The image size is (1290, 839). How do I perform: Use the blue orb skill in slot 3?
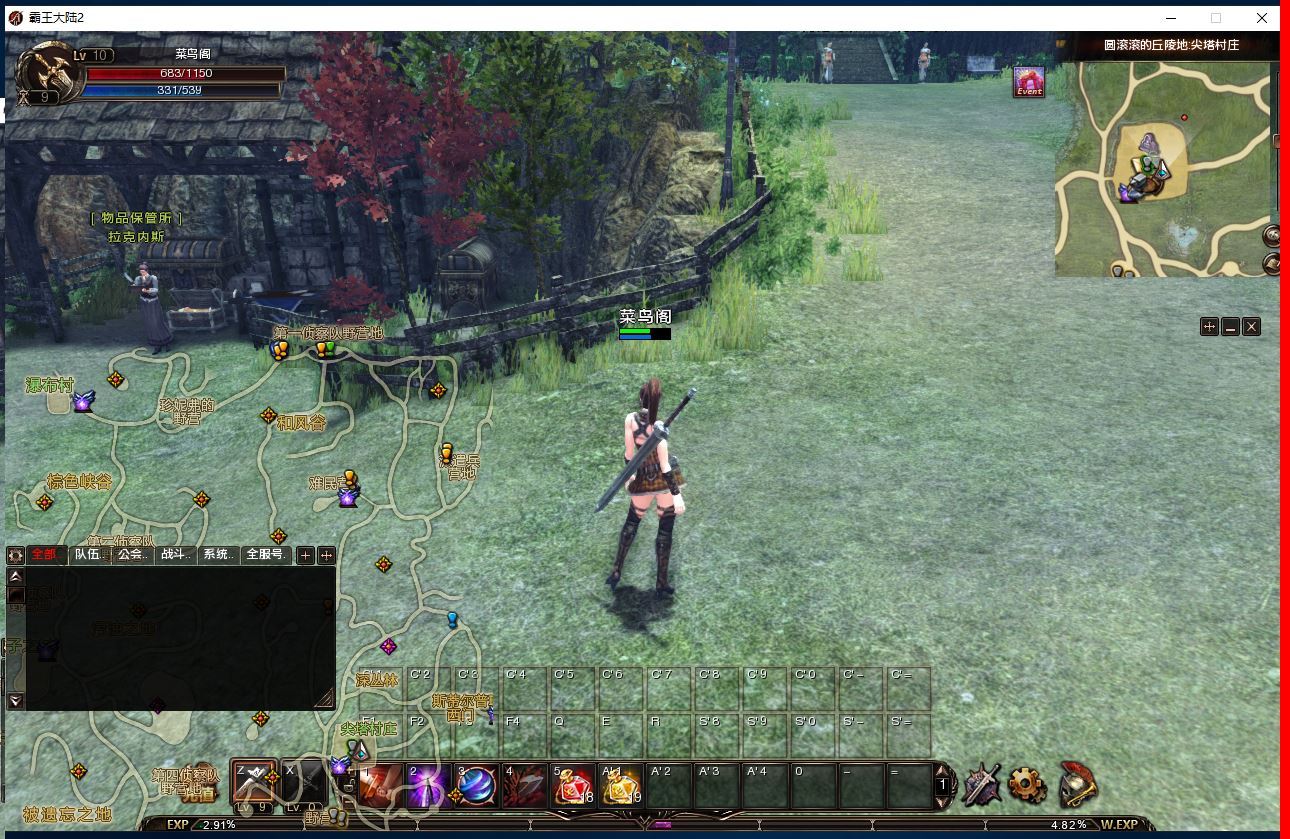point(476,786)
